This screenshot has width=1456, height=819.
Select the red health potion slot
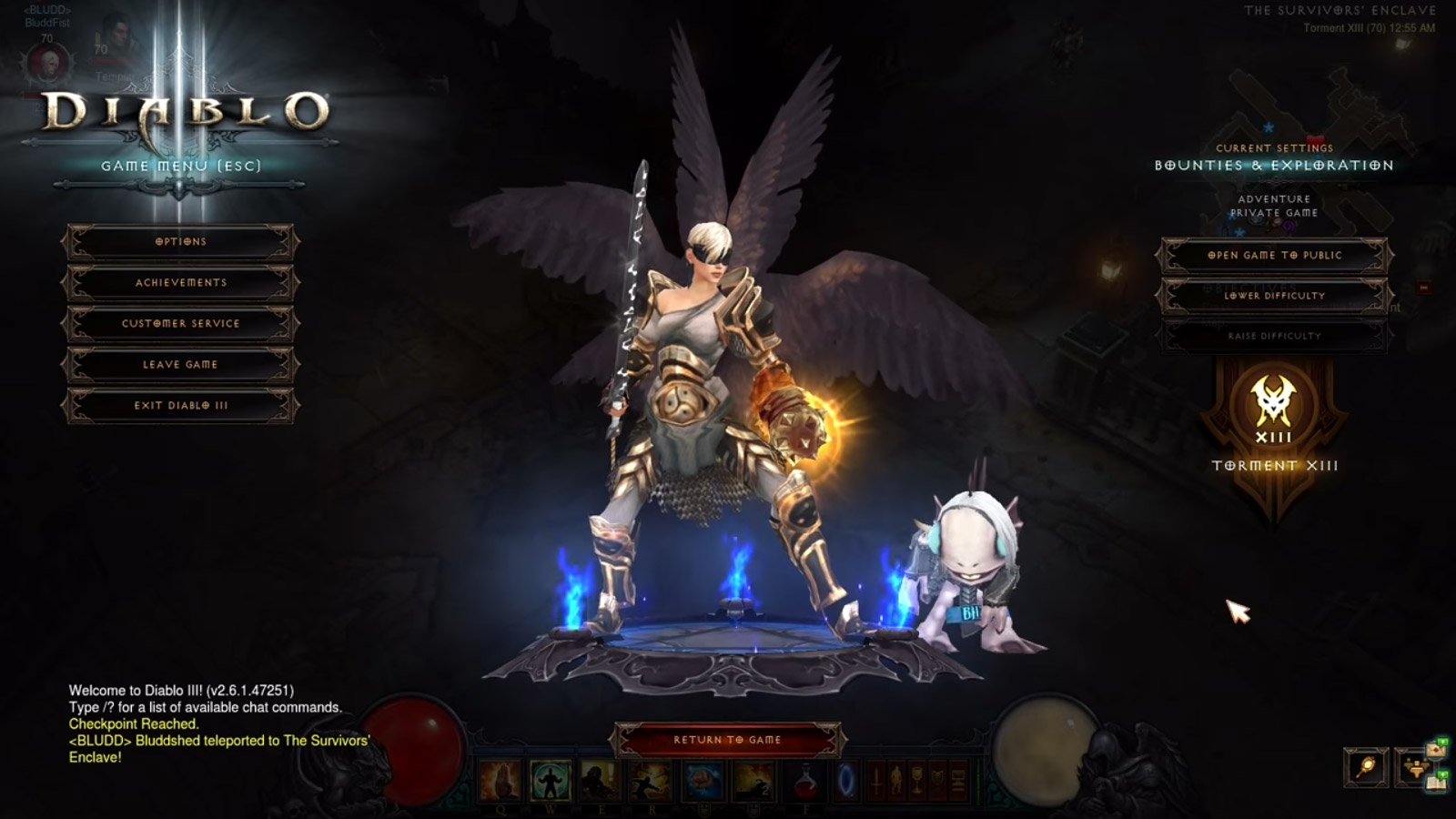(x=804, y=782)
